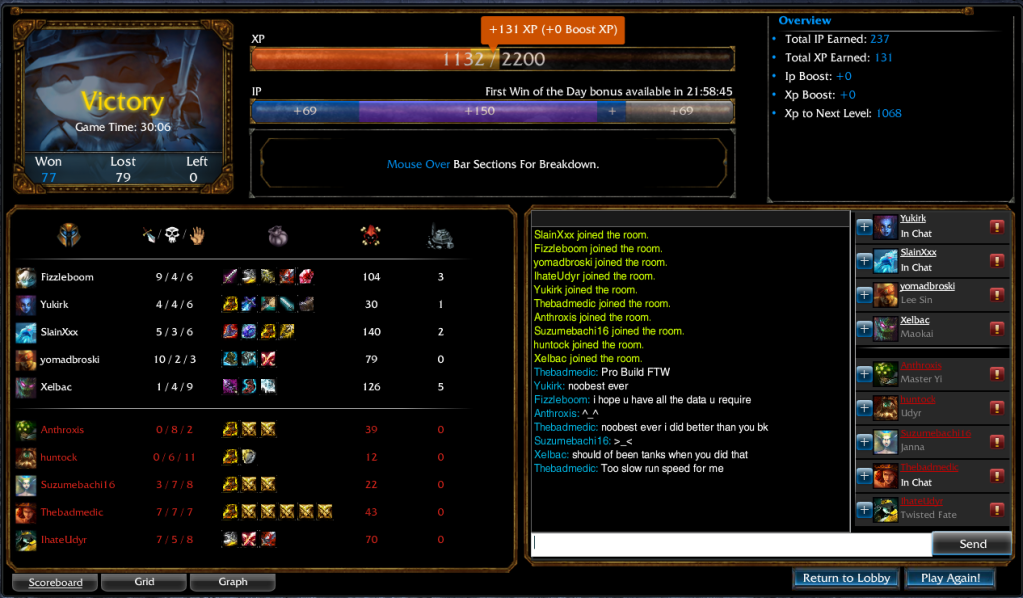Add Yukirk as a friend
This screenshot has height=598, width=1023.
click(864, 227)
